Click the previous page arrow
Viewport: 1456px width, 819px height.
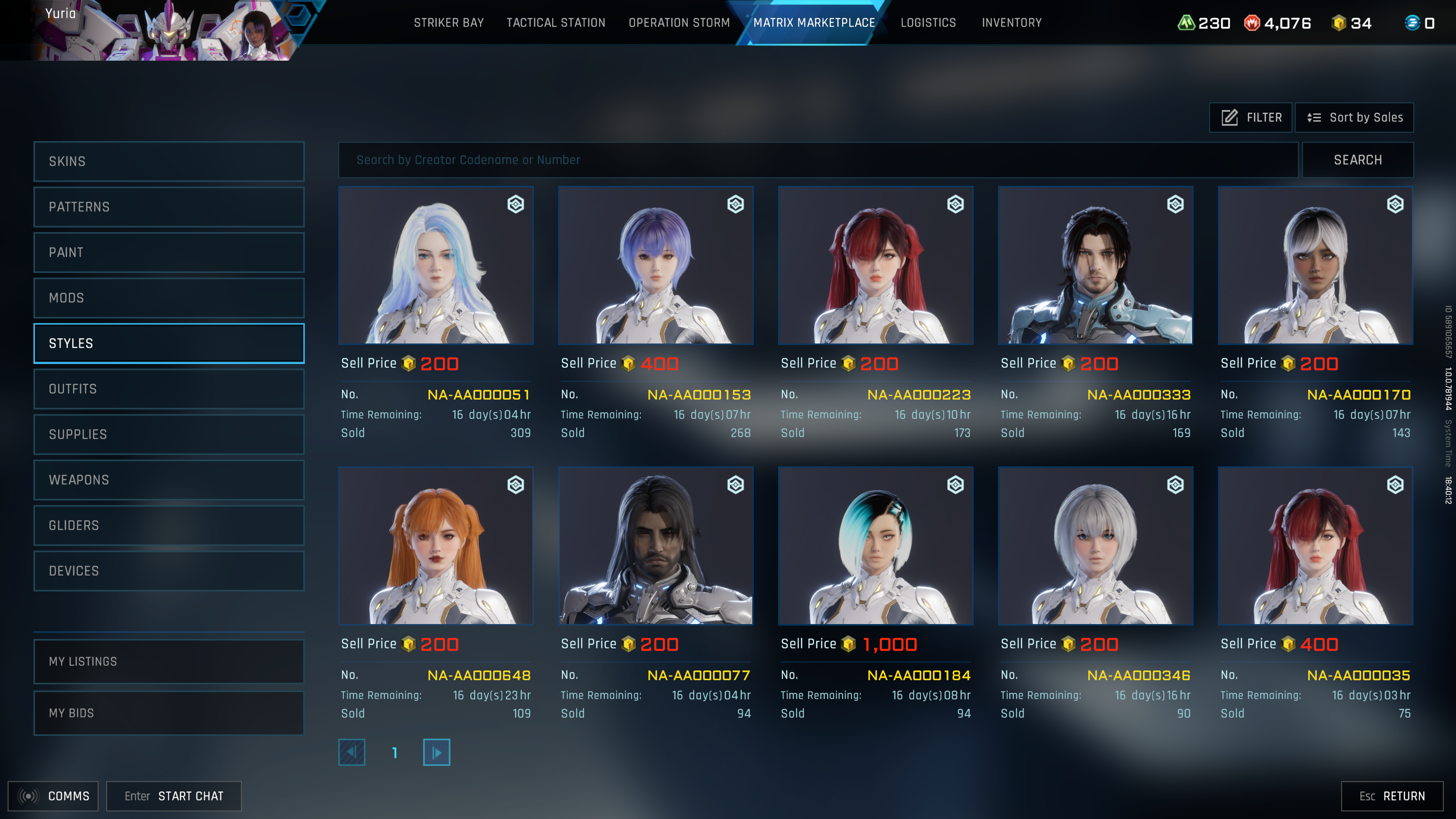pos(351,752)
